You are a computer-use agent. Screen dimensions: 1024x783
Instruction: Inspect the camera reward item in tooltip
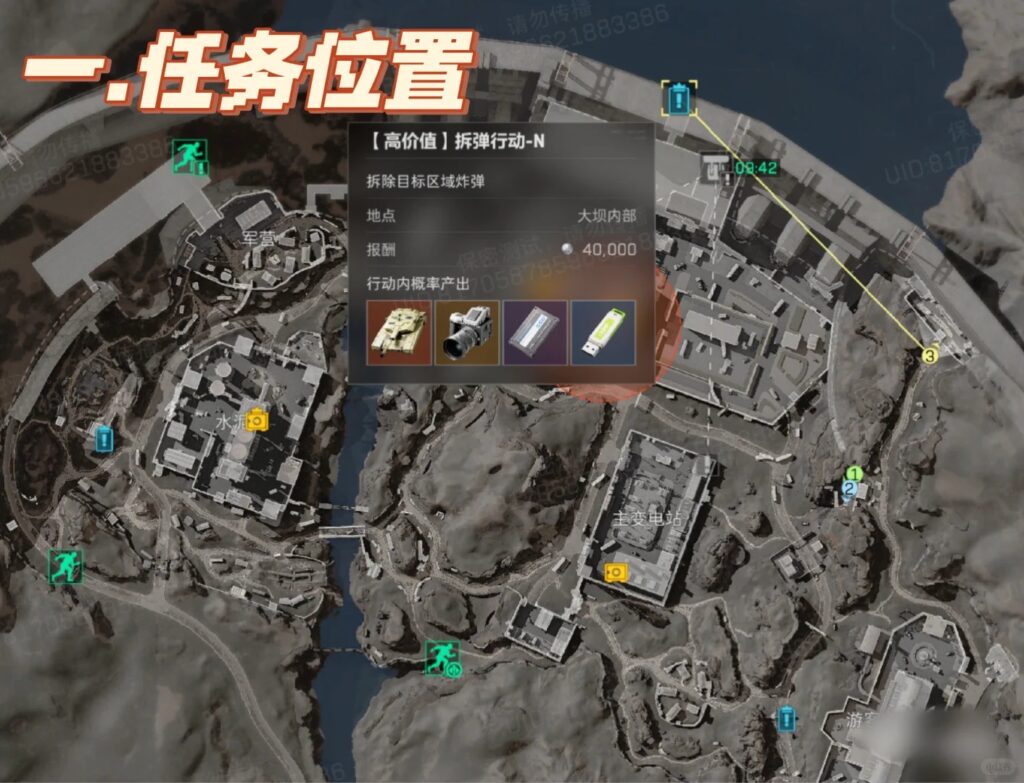467,333
